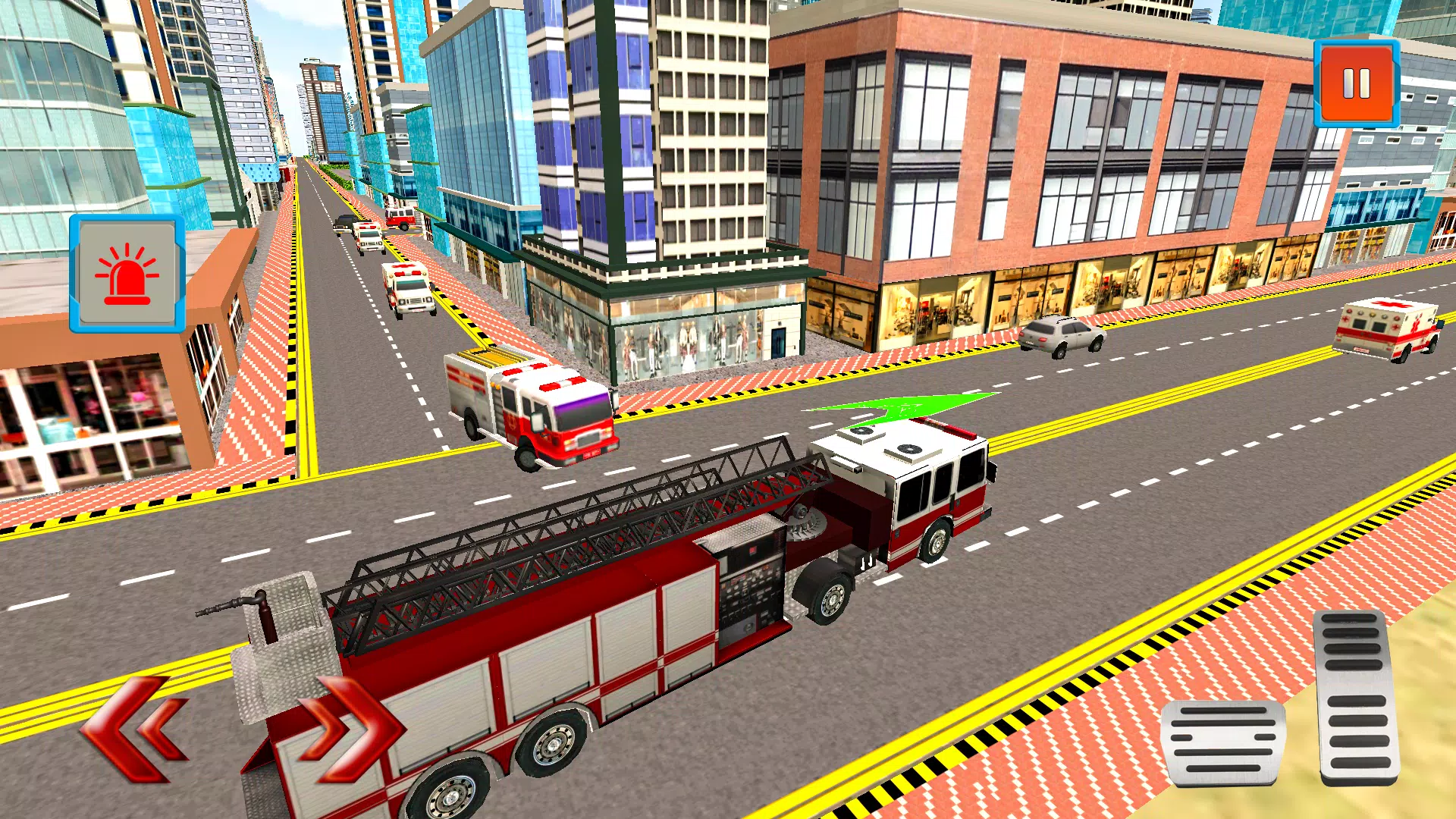1456x819 pixels.
Task: Click the orange pause button square
Action: coord(1357,83)
